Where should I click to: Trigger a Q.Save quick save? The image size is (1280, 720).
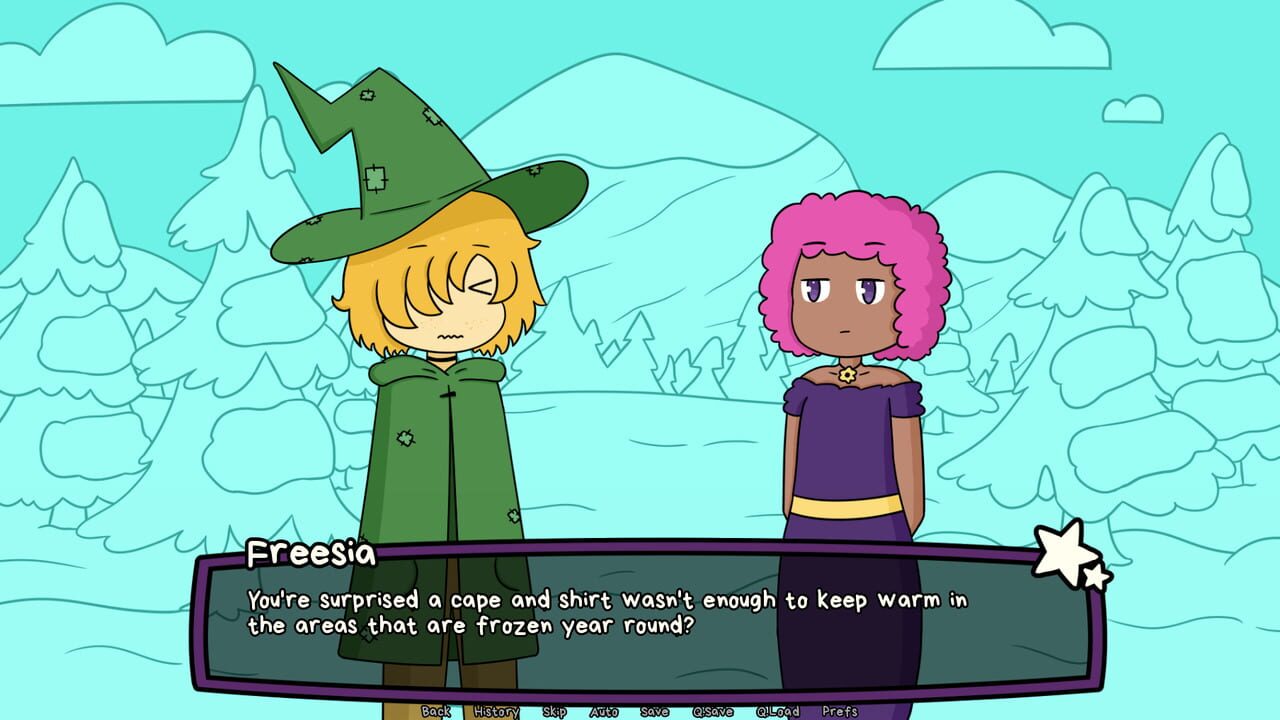712,712
